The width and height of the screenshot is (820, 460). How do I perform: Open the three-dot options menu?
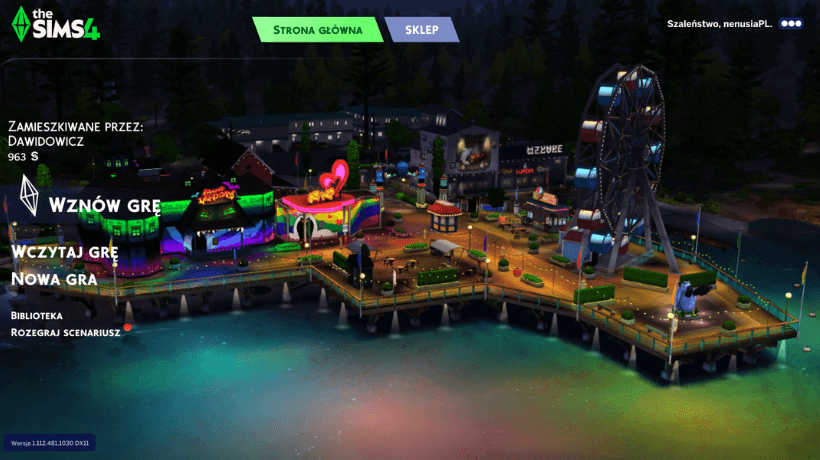(x=791, y=23)
